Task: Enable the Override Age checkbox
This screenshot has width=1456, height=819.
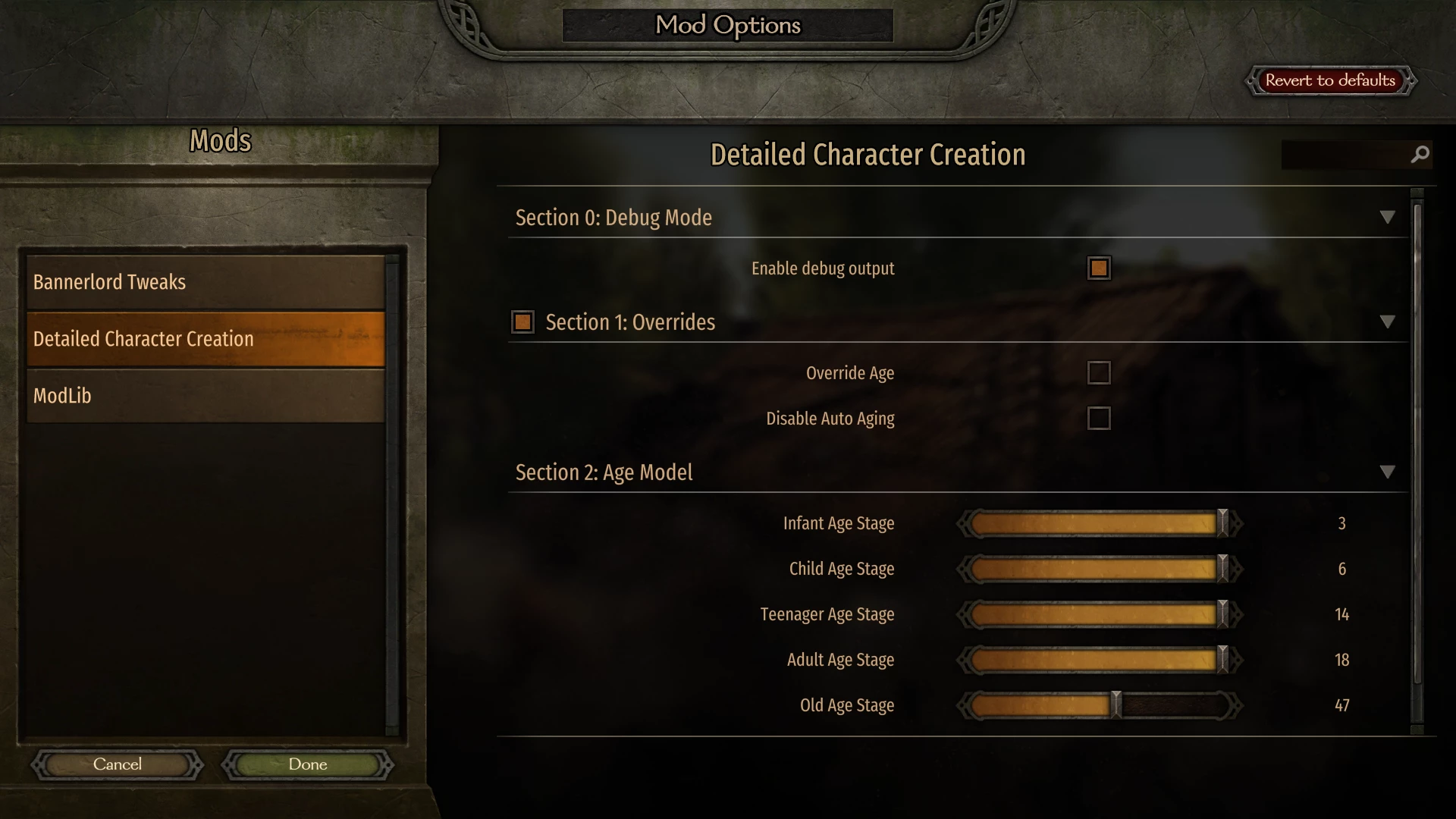Action: (x=1099, y=373)
